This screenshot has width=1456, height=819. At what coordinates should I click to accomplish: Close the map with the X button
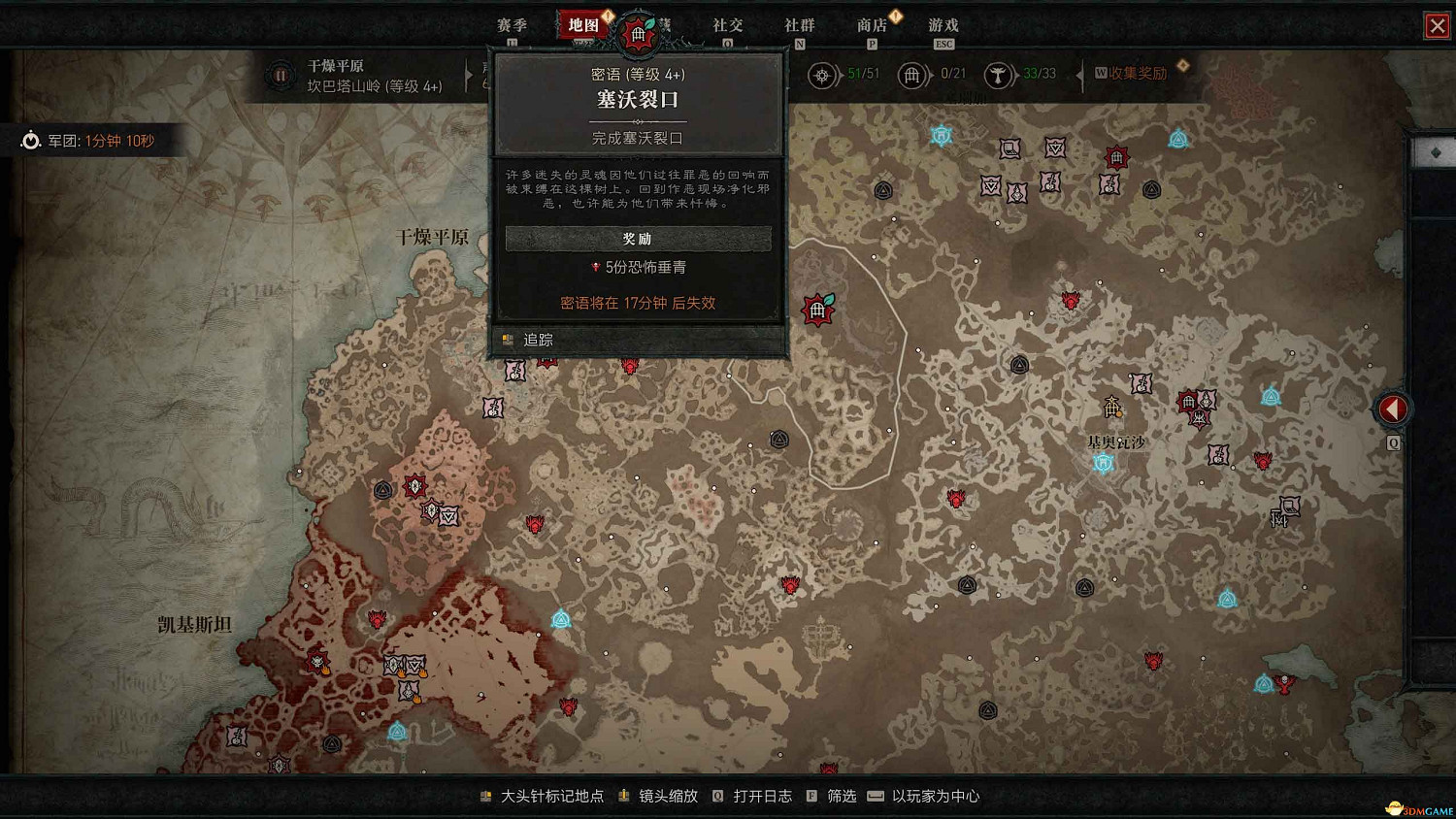(1438, 25)
